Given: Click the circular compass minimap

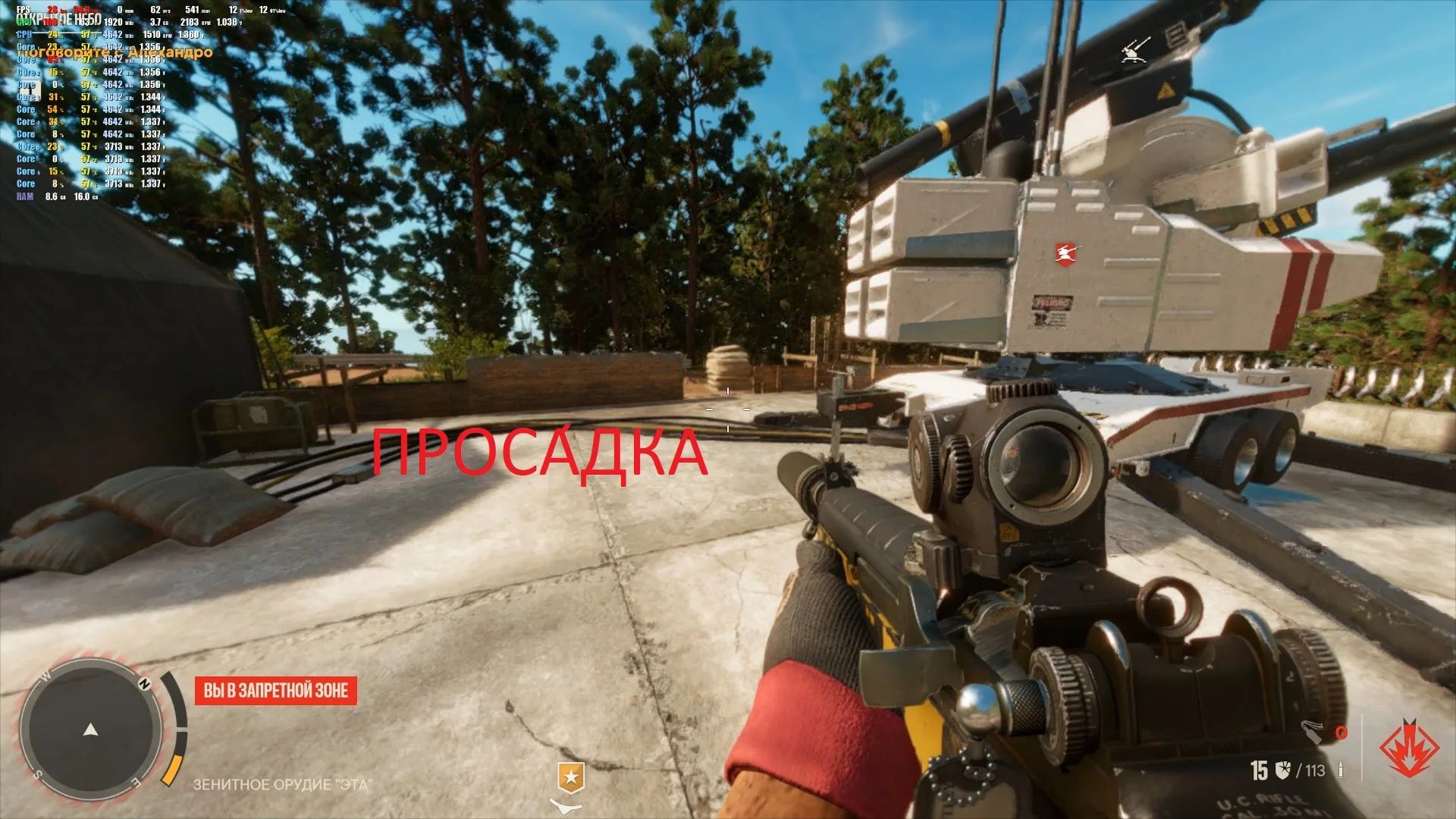Looking at the screenshot, I should (91, 730).
